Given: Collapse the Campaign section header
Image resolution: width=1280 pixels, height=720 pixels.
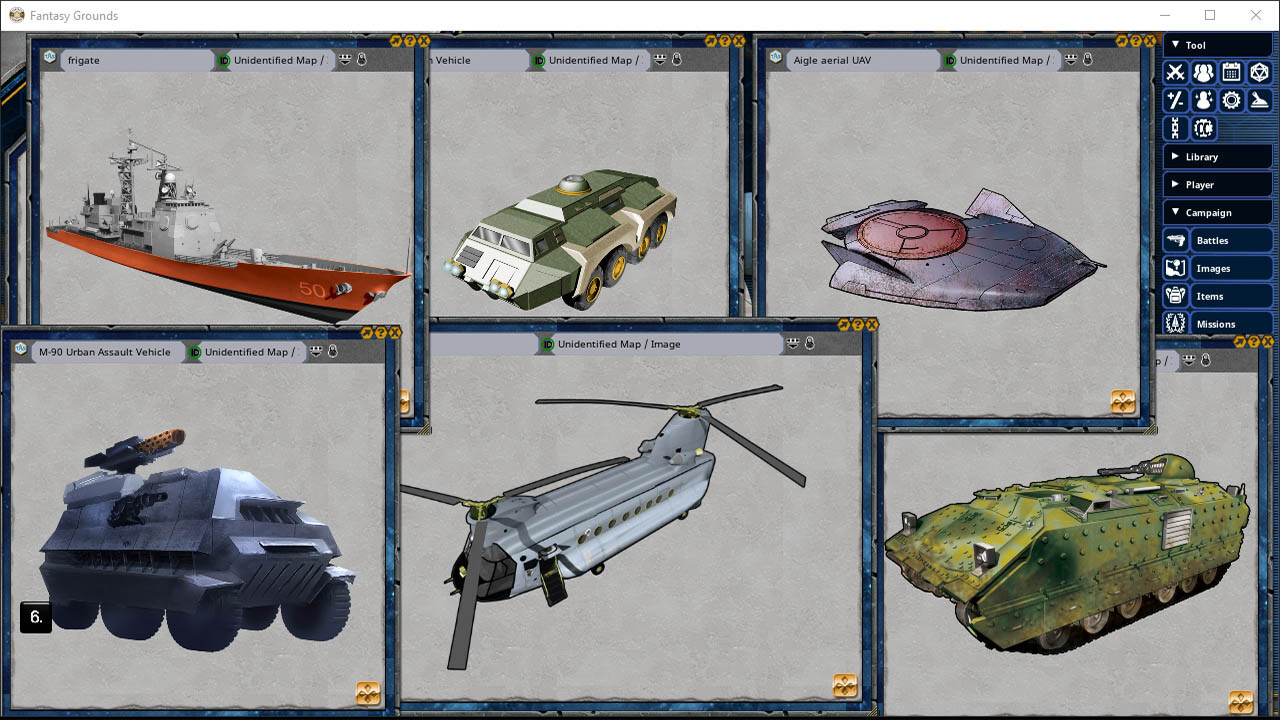Looking at the screenshot, I should pos(1217,211).
